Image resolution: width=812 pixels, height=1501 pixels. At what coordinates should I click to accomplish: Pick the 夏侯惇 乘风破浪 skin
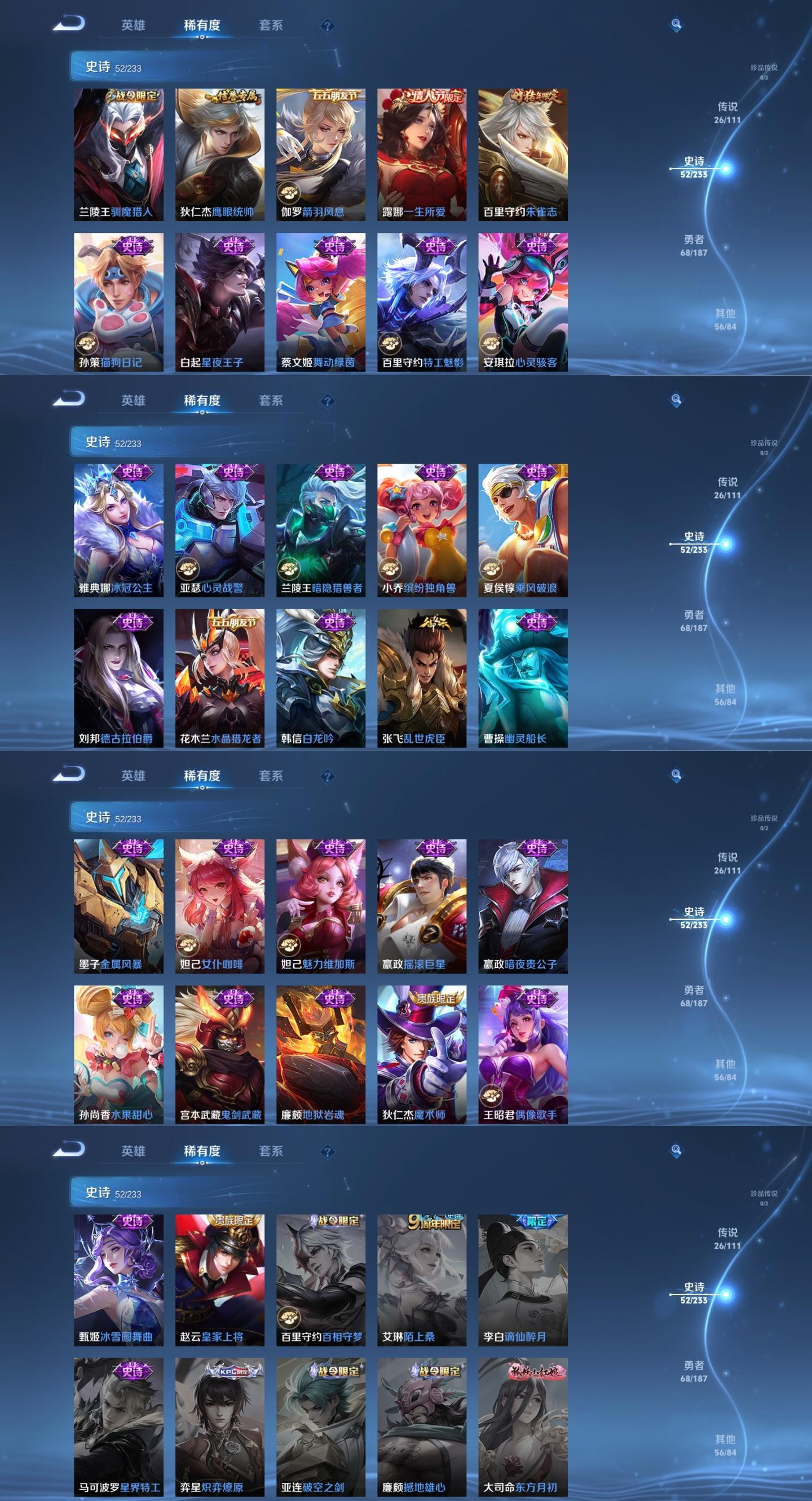(523, 530)
